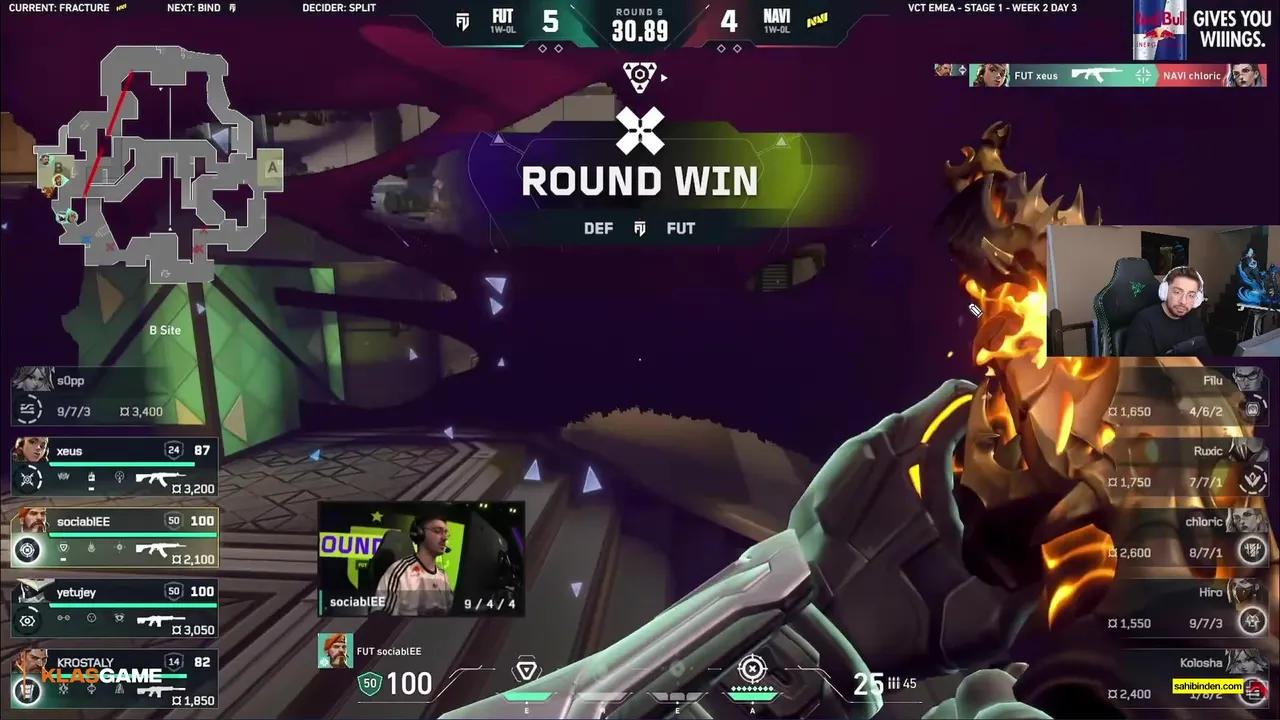1280x720 pixels.
Task: Choose Ruxic's player row
Action: point(1187,466)
